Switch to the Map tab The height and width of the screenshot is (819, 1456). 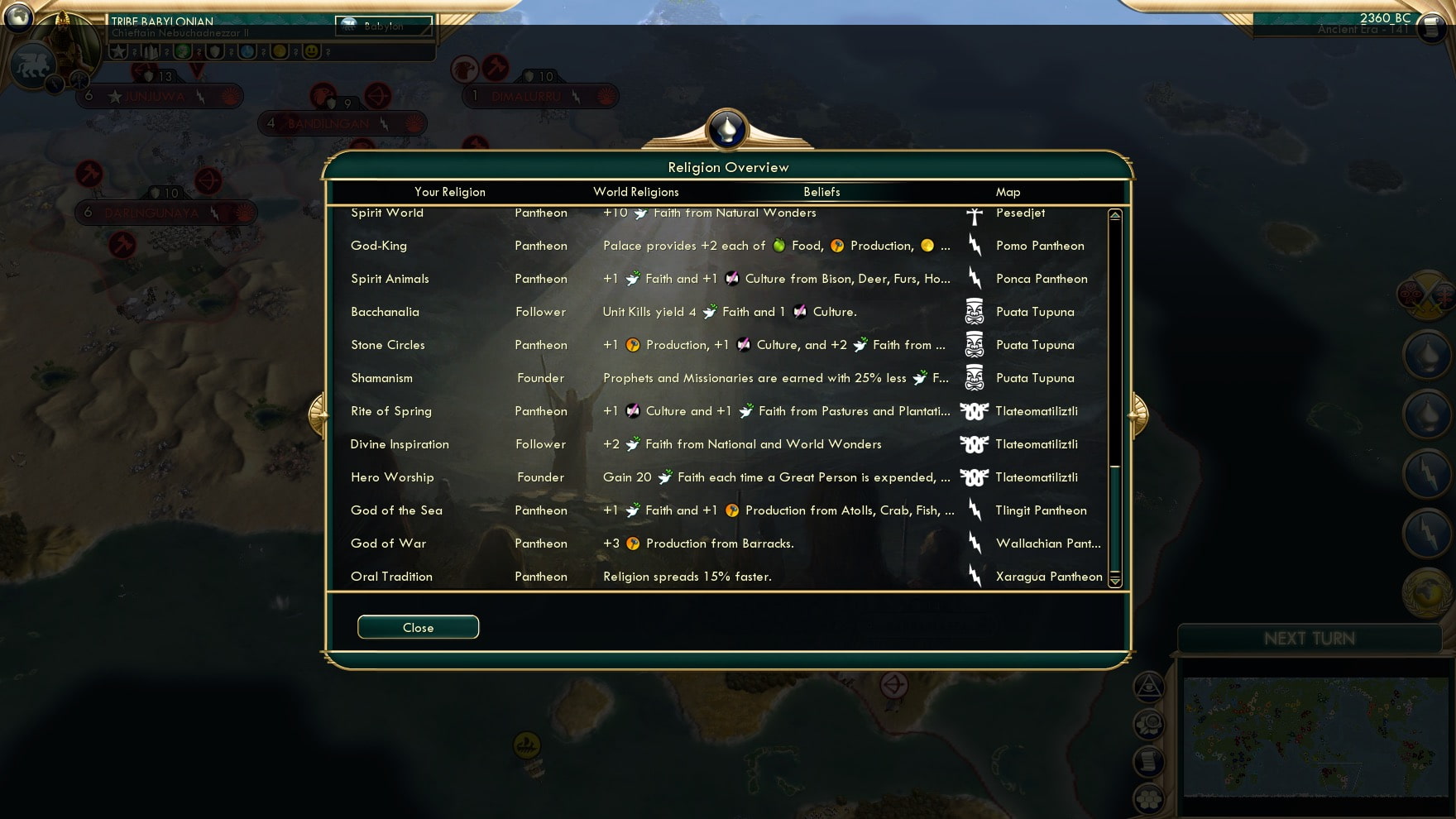click(1008, 192)
